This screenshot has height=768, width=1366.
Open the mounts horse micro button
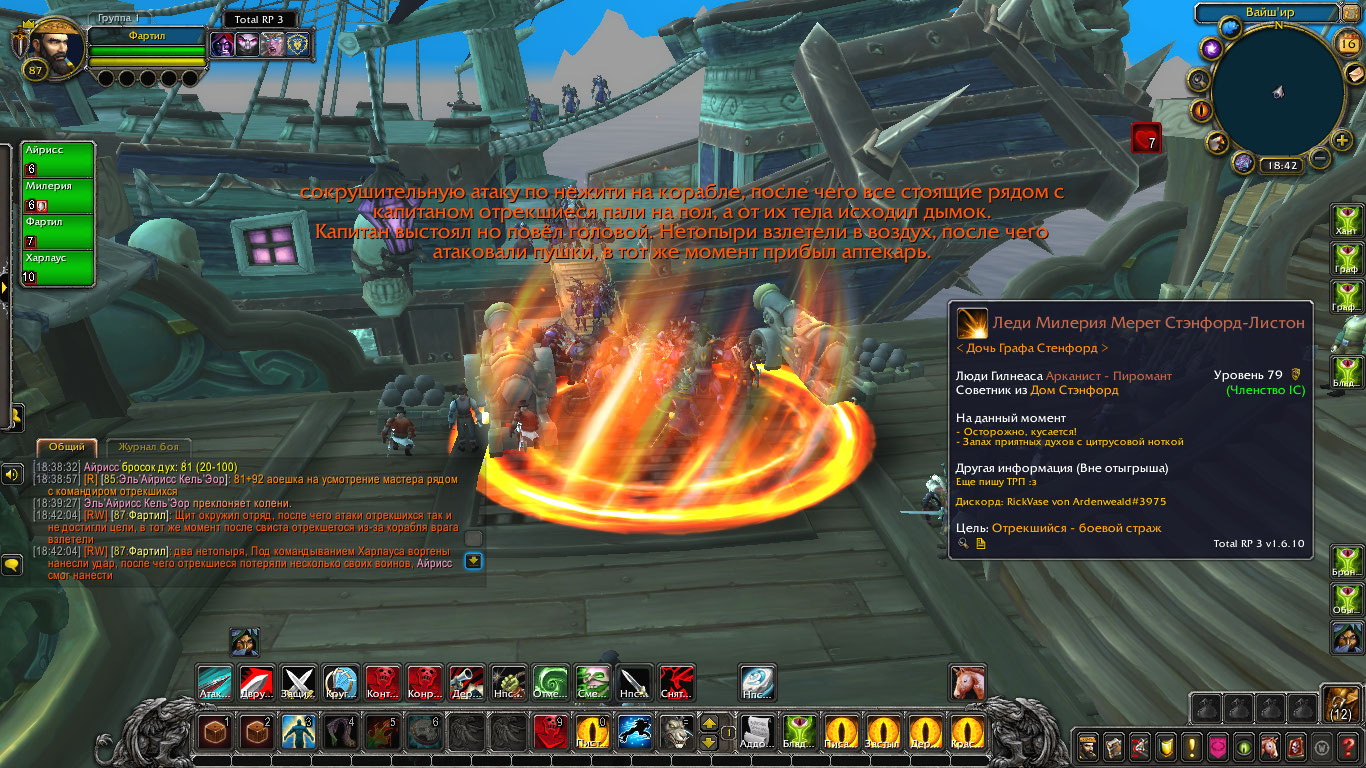tap(1270, 746)
